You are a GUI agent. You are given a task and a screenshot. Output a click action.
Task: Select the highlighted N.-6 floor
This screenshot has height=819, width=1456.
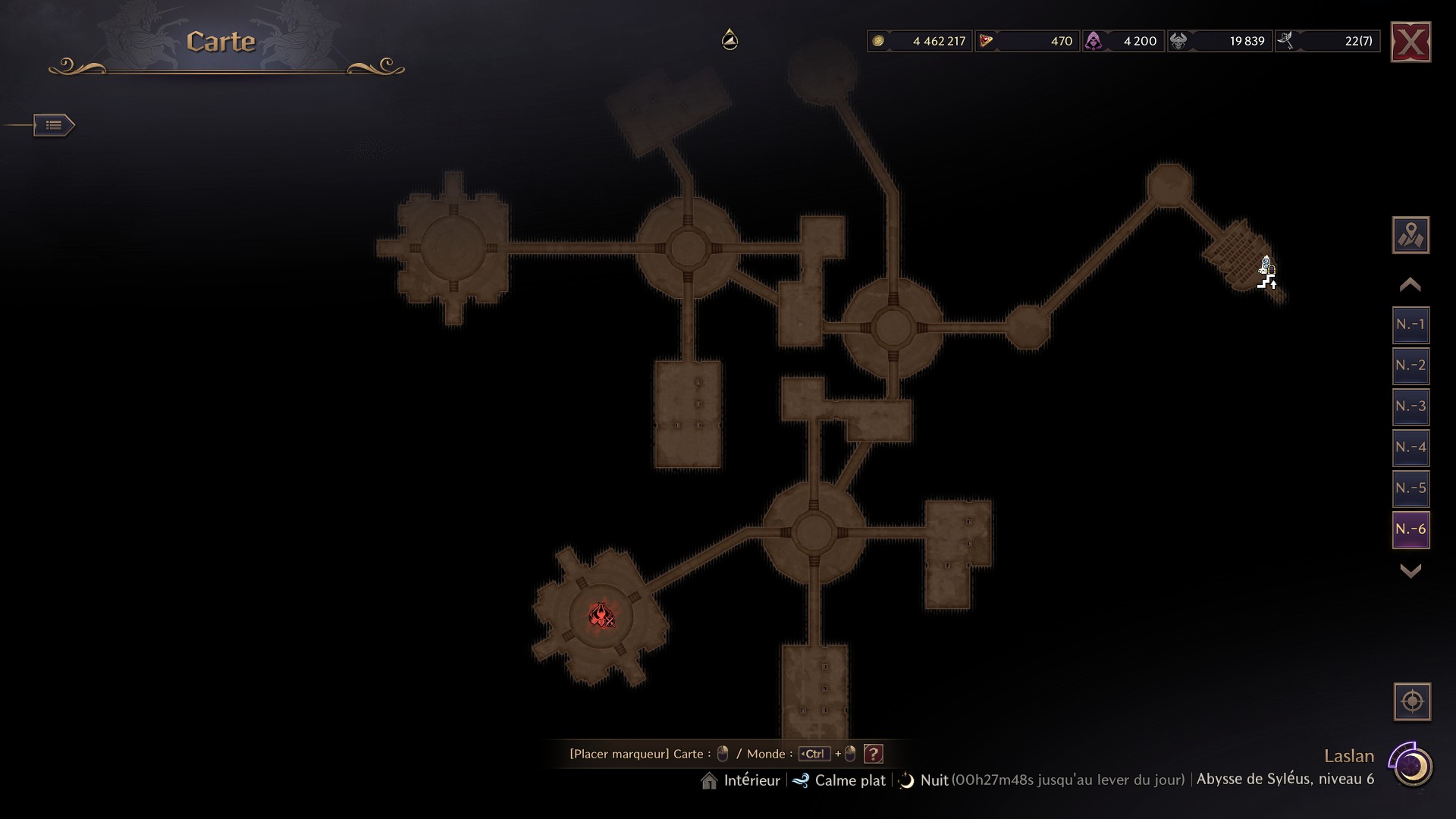click(x=1410, y=529)
